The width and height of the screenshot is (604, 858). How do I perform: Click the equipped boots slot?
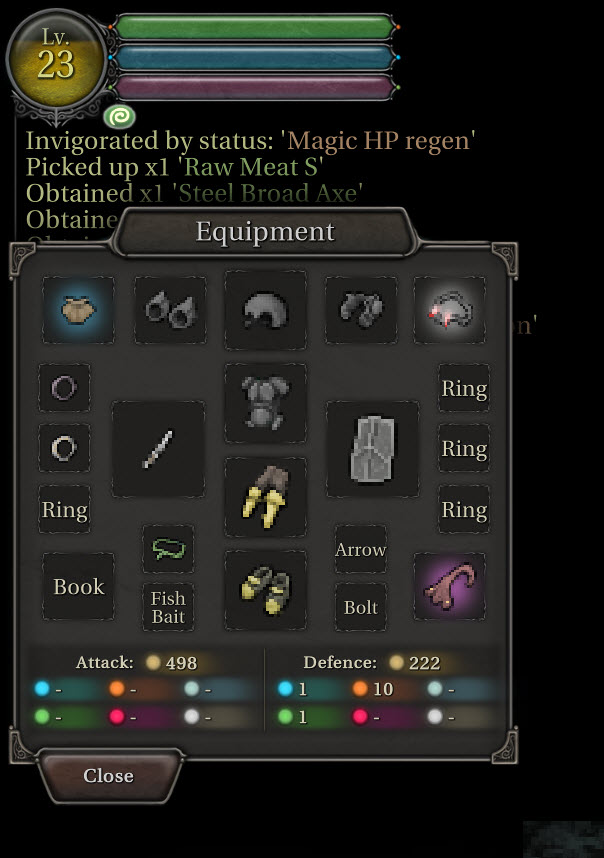pos(265,590)
